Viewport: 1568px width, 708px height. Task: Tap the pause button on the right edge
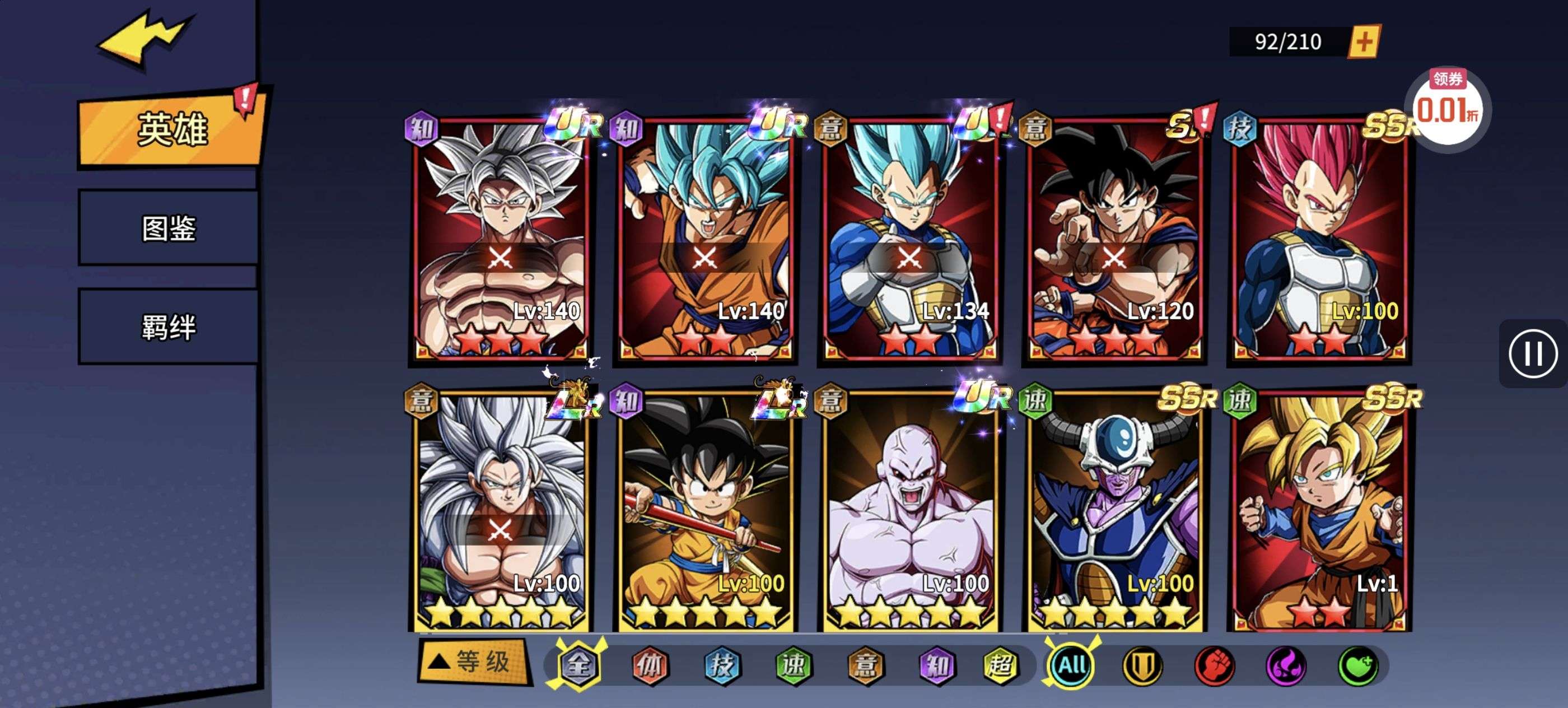pos(1533,353)
